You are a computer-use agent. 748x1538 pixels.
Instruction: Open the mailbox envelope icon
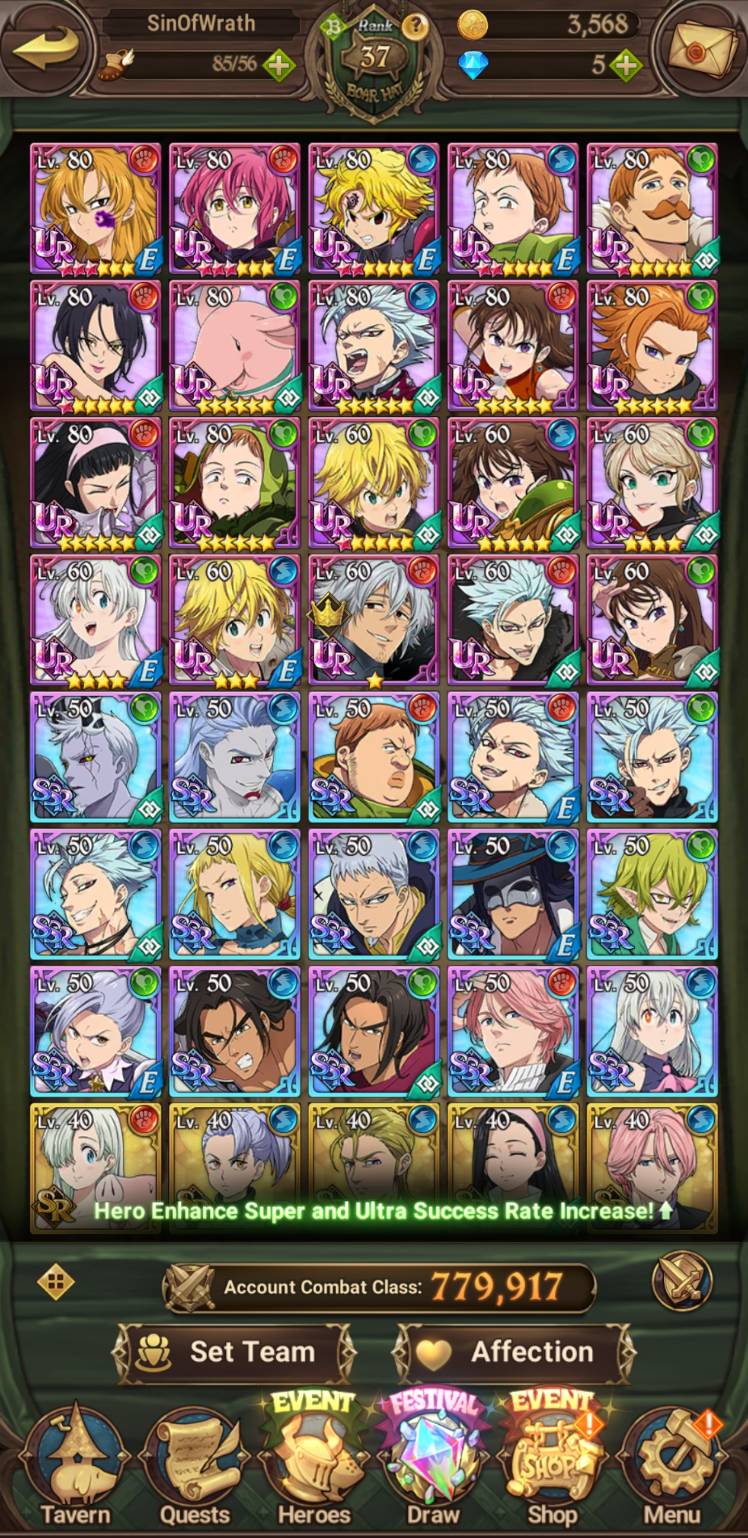(698, 50)
